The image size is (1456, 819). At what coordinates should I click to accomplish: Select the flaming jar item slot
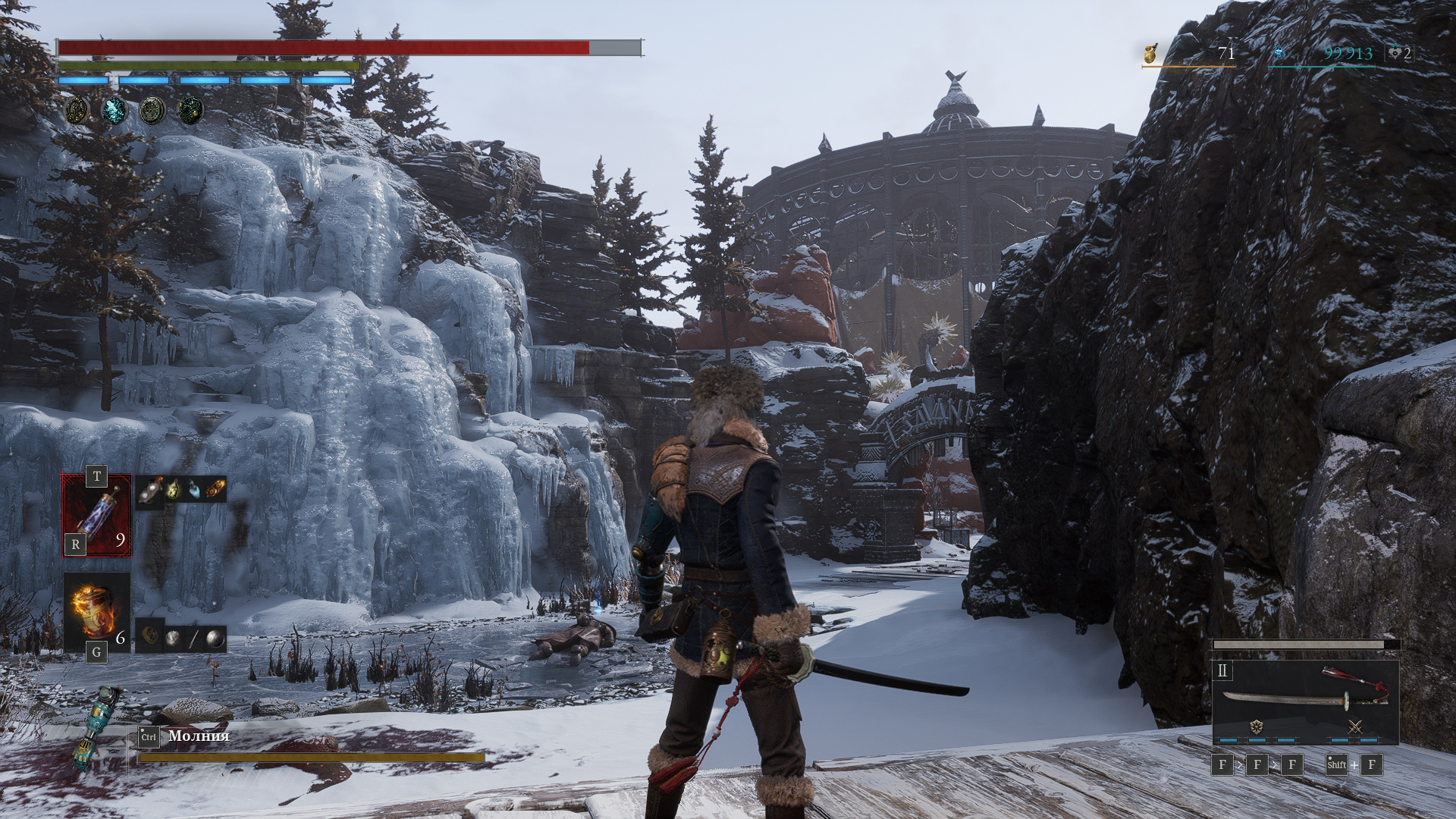[x=96, y=611]
